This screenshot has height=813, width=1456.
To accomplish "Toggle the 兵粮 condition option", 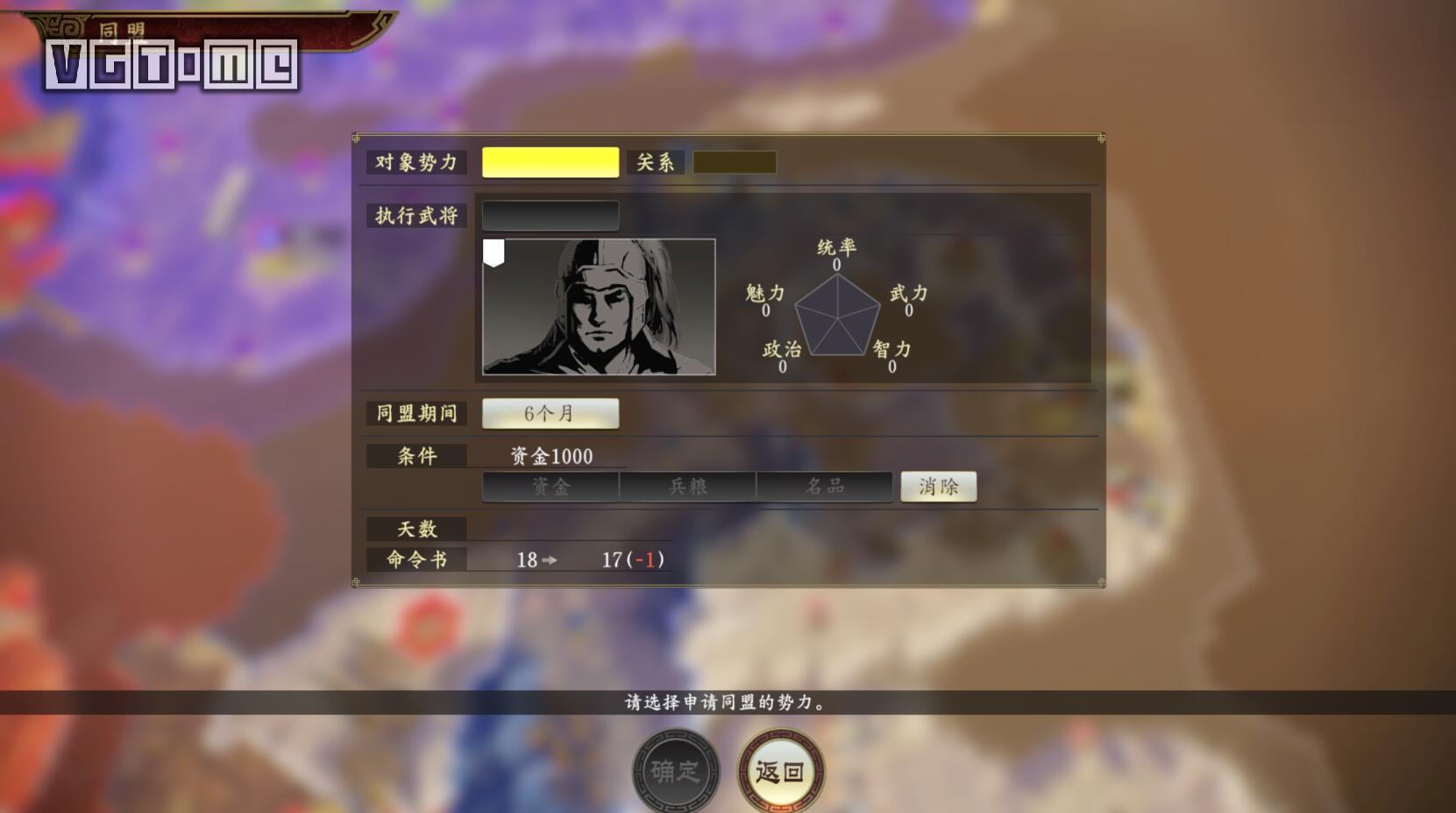I will [x=687, y=486].
